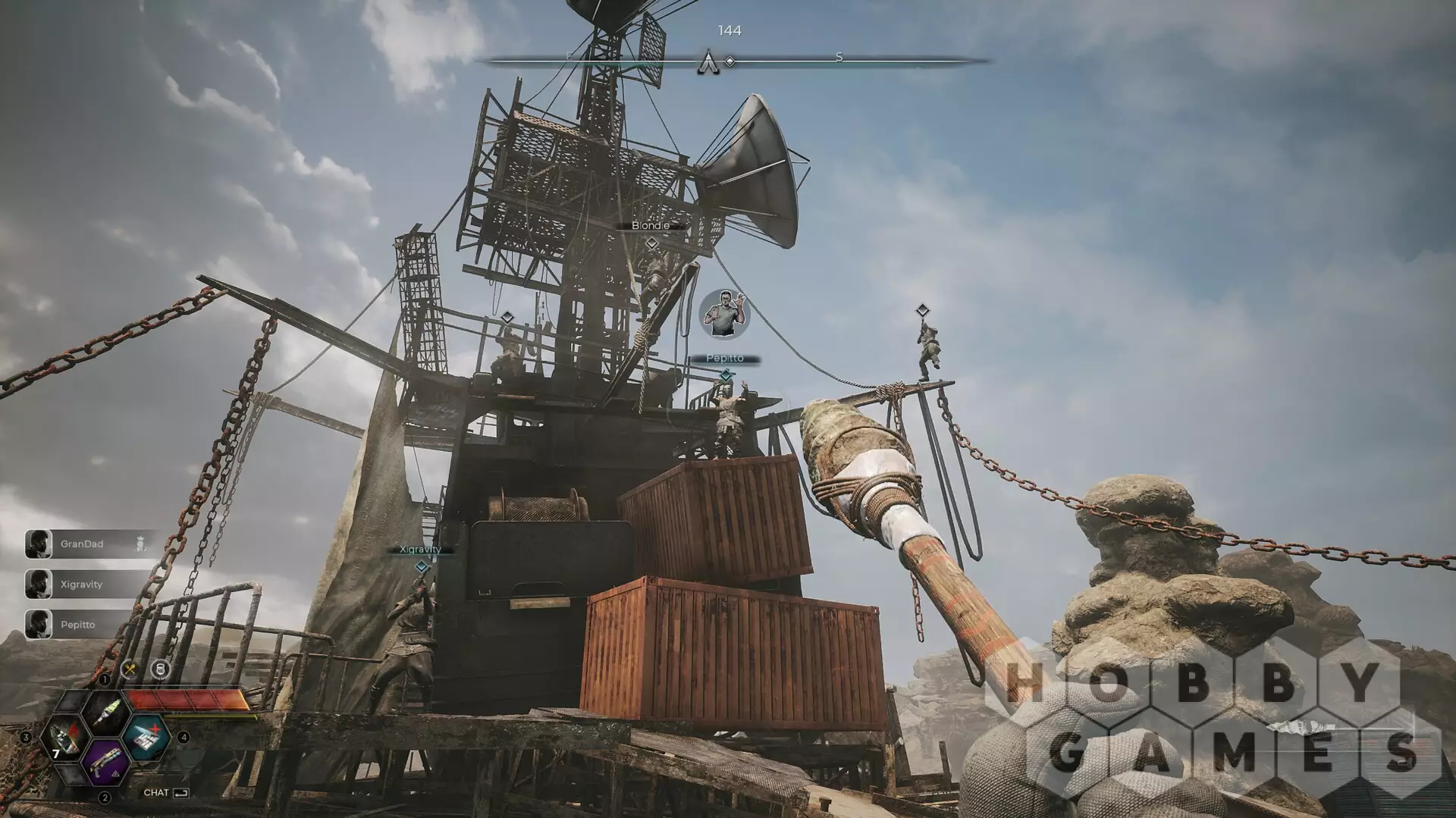Select the throwable item with count 7
Viewport: 1456px width, 818px height.
[x=64, y=738]
